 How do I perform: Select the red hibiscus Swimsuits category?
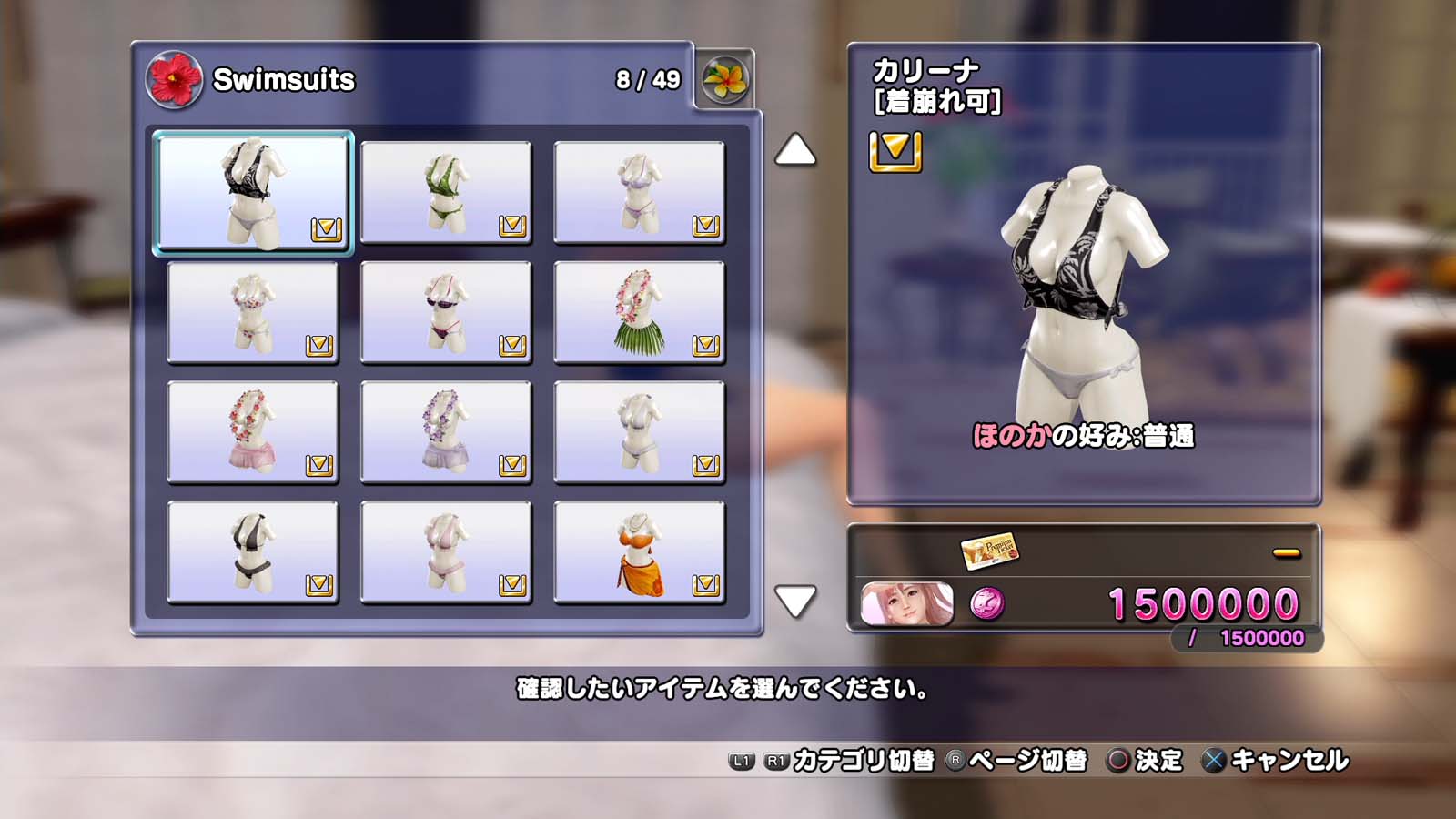tap(174, 80)
